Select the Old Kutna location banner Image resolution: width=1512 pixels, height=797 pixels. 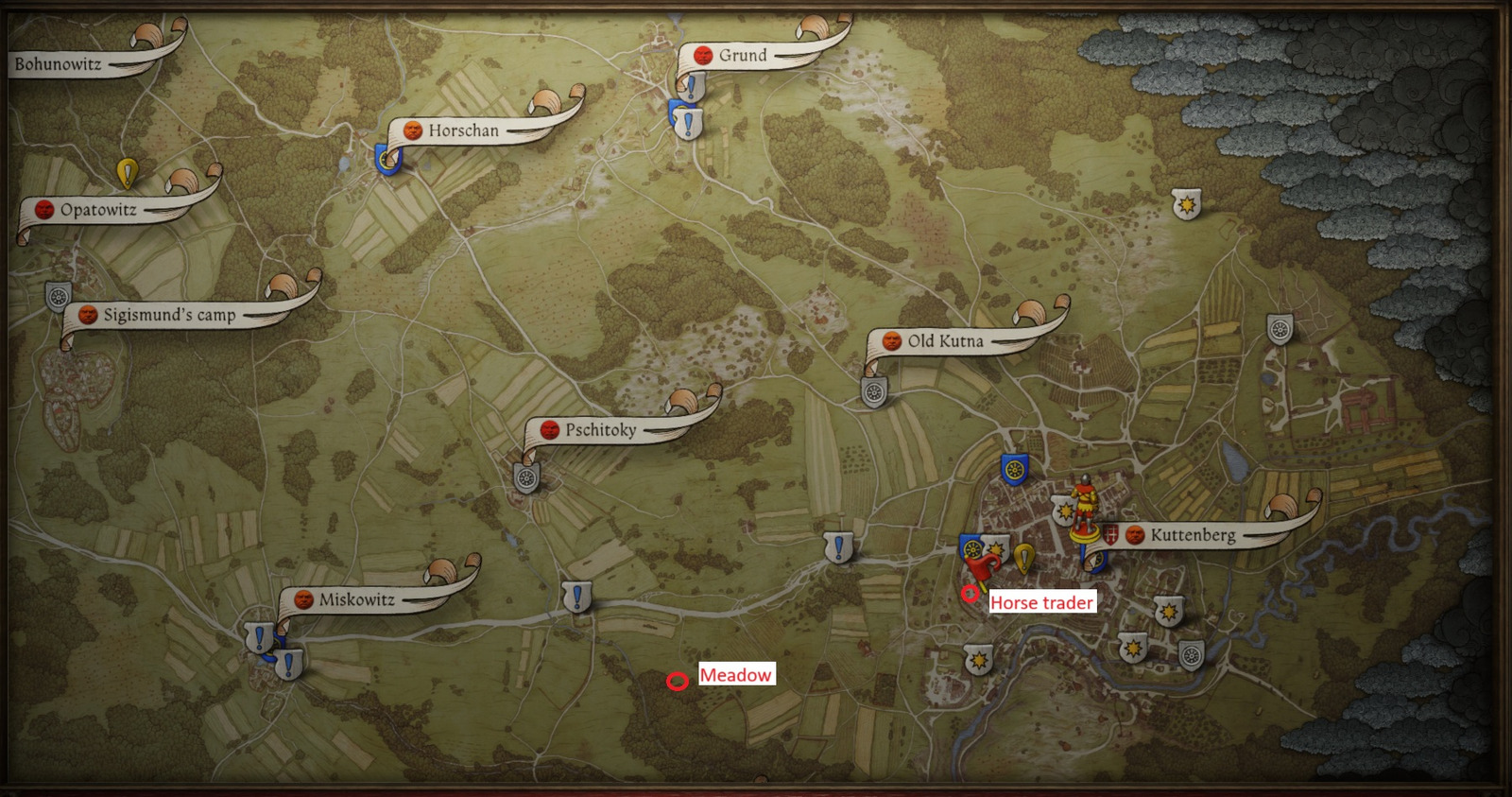pos(945,340)
